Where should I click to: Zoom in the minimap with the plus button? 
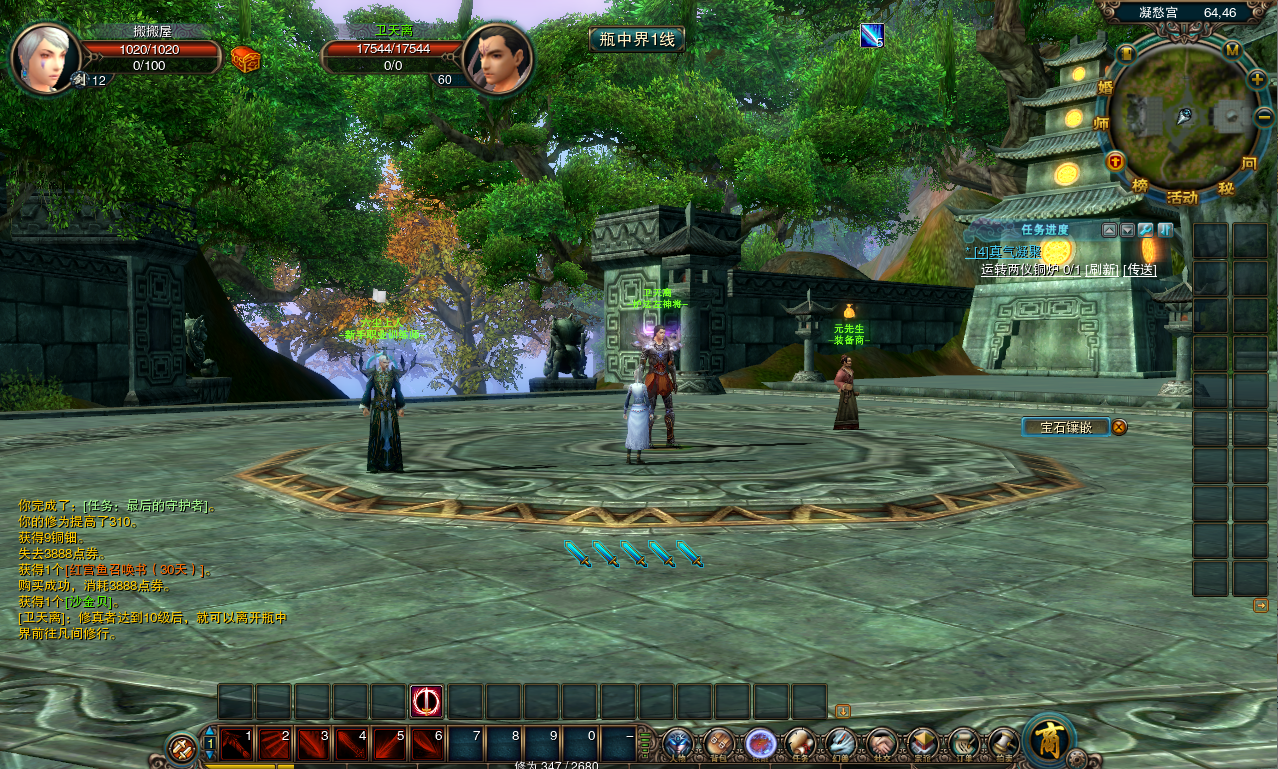tap(1257, 78)
